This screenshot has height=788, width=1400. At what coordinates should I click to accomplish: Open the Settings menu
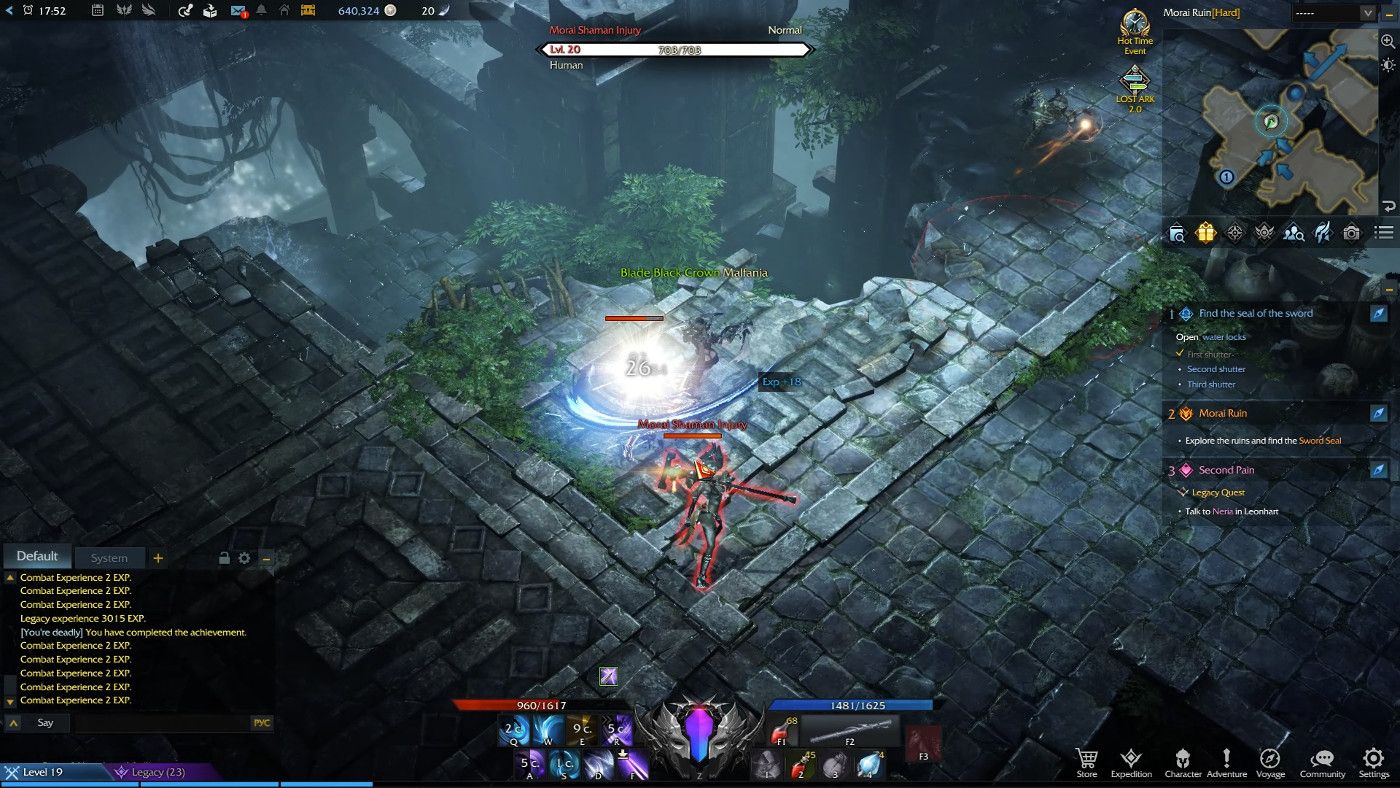click(1373, 761)
